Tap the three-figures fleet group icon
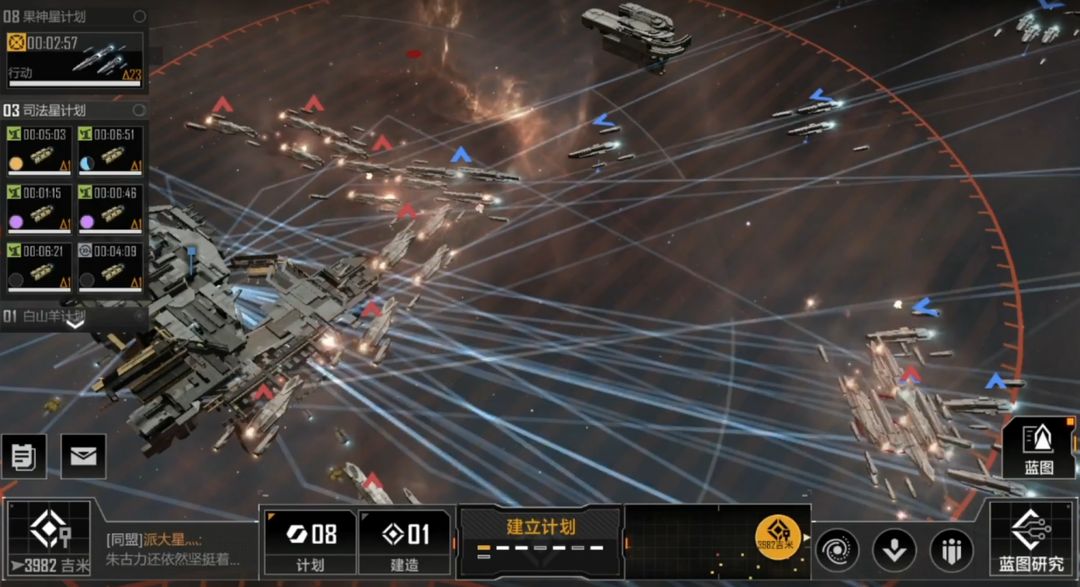This screenshot has width=1080, height=587. click(x=951, y=550)
